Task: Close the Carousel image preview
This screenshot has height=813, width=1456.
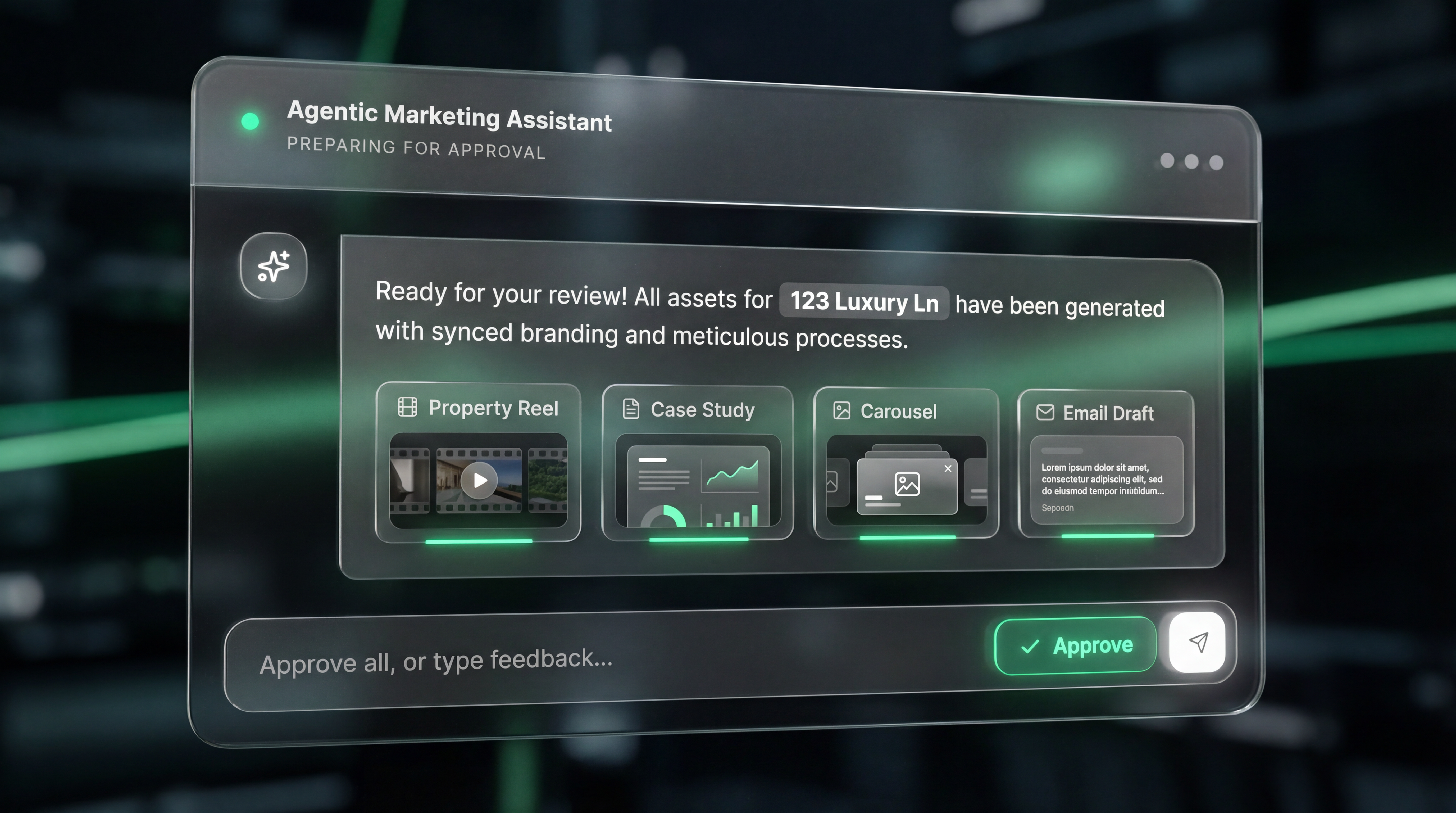Action: [x=948, y=469]
